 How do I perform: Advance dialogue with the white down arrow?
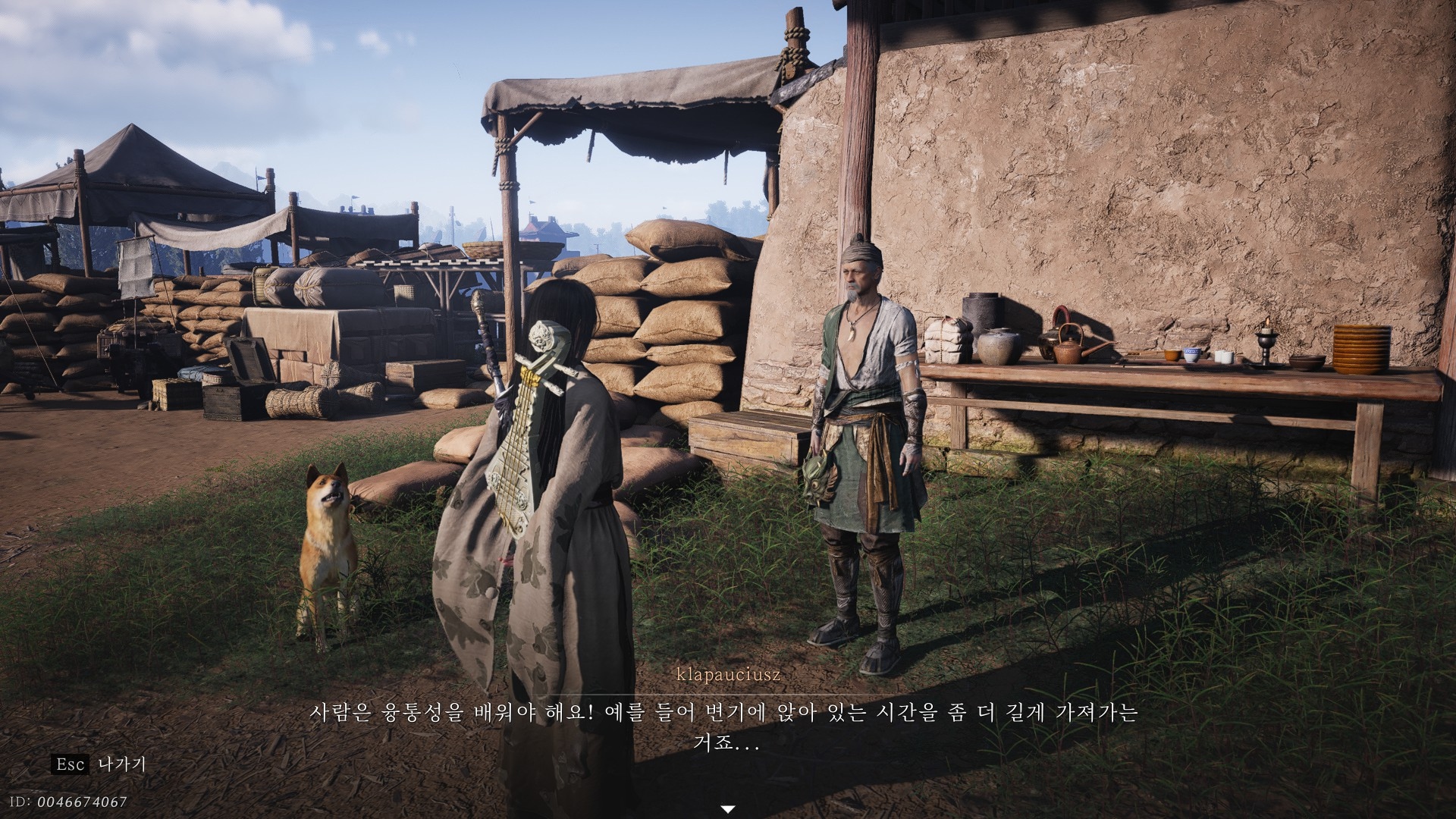pos(727,809)
